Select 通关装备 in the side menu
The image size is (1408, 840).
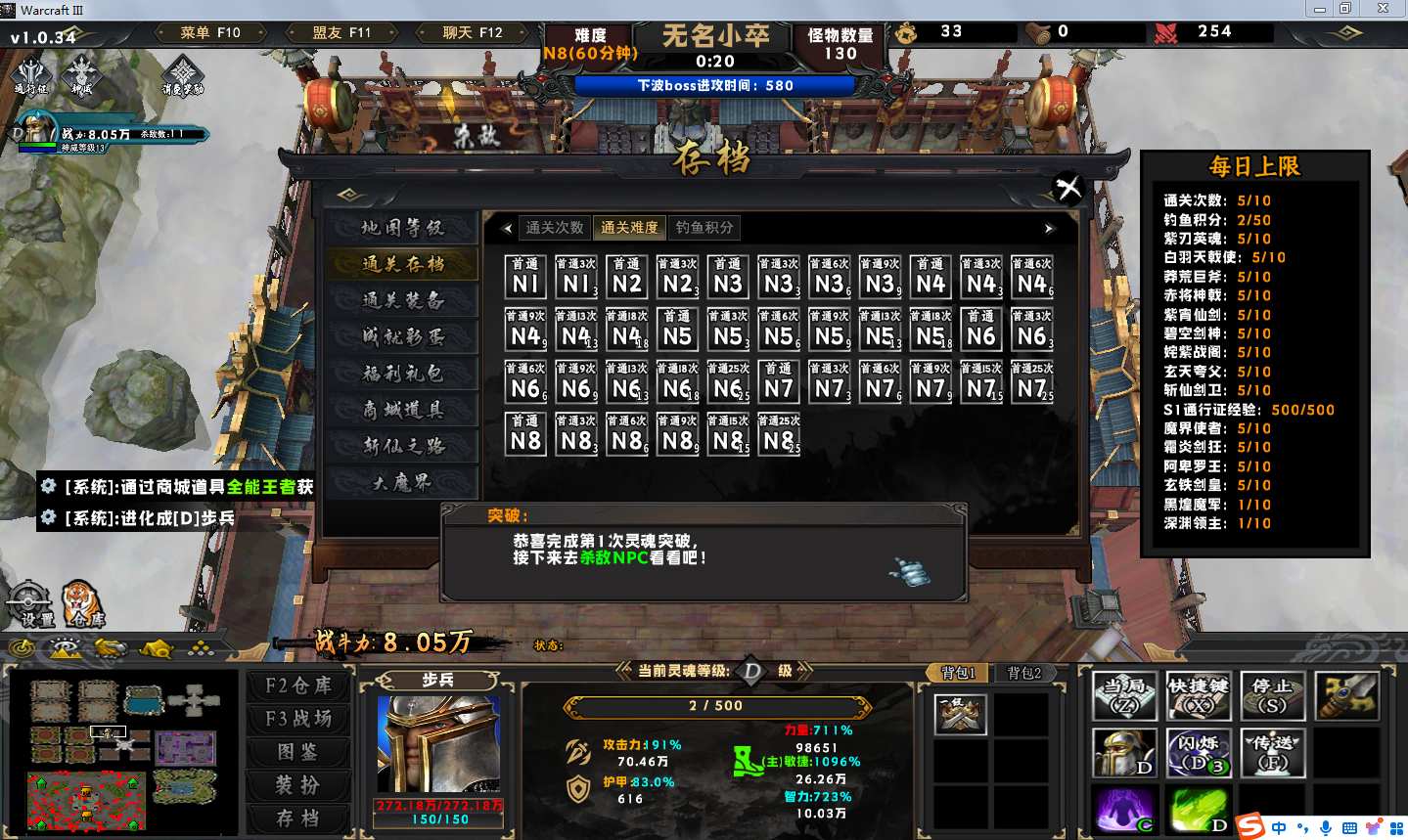402,300
